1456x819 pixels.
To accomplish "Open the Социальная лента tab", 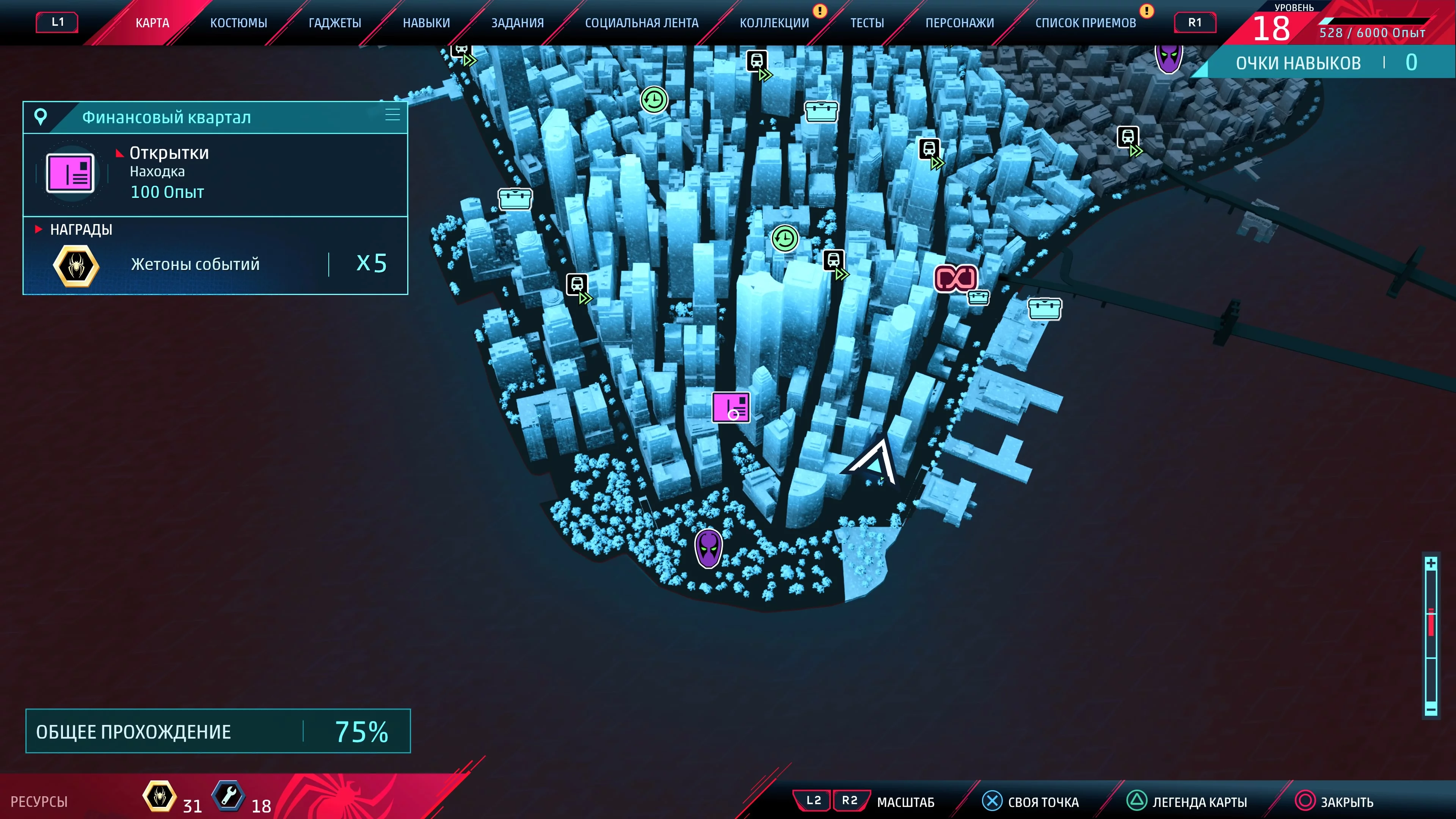I will [x=642, y=23].
